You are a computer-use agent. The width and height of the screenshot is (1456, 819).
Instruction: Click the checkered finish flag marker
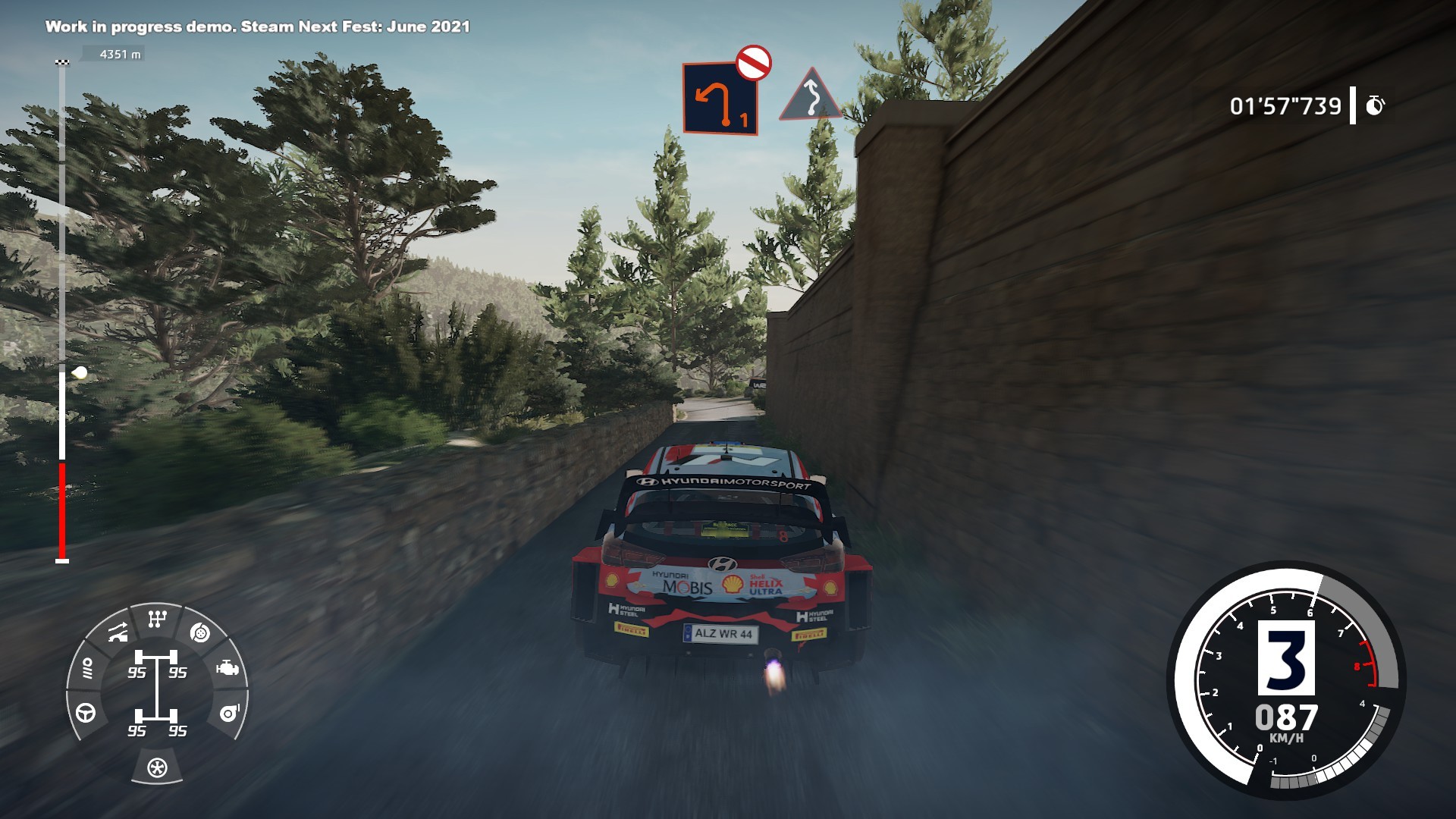point(62,62)
